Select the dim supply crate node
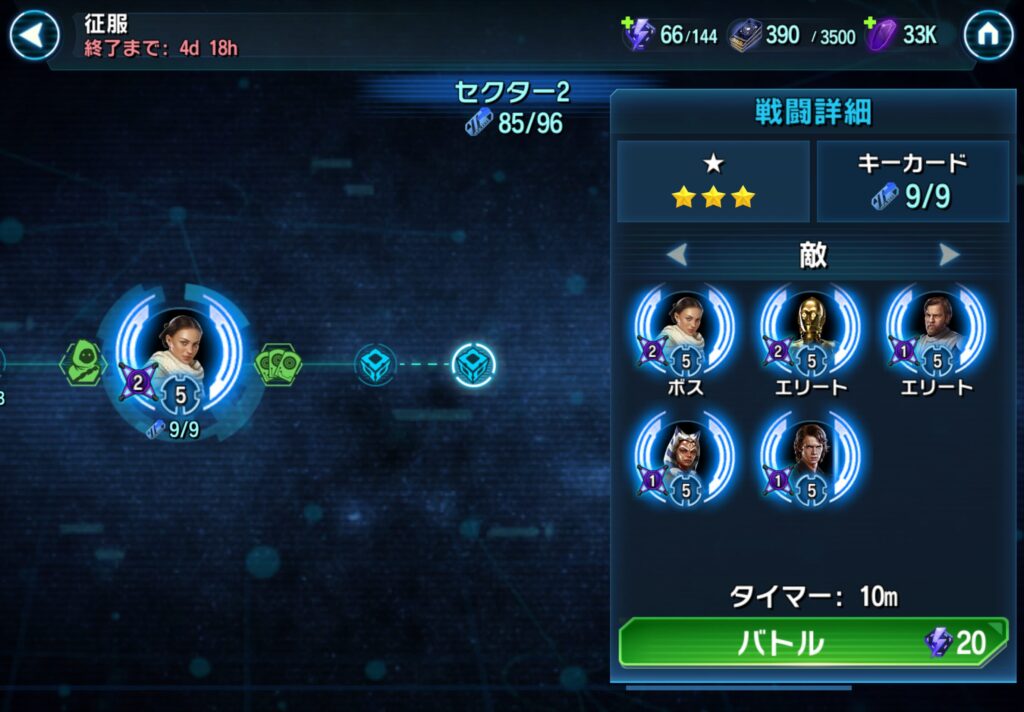This screenshot has height=712, width=1024. [x=375, y=364]
